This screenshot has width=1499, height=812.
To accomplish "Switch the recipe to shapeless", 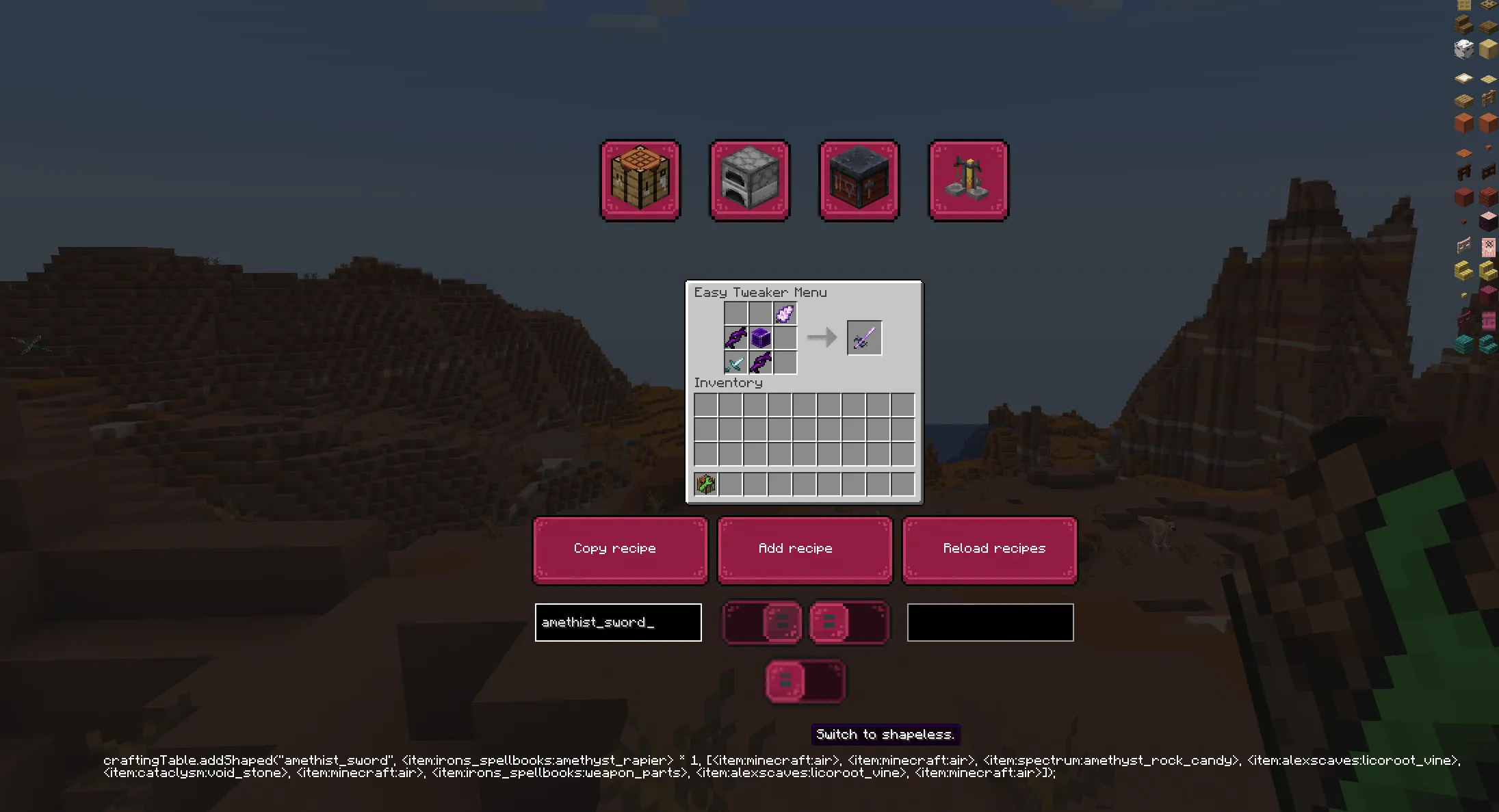I will pos(805,681).
